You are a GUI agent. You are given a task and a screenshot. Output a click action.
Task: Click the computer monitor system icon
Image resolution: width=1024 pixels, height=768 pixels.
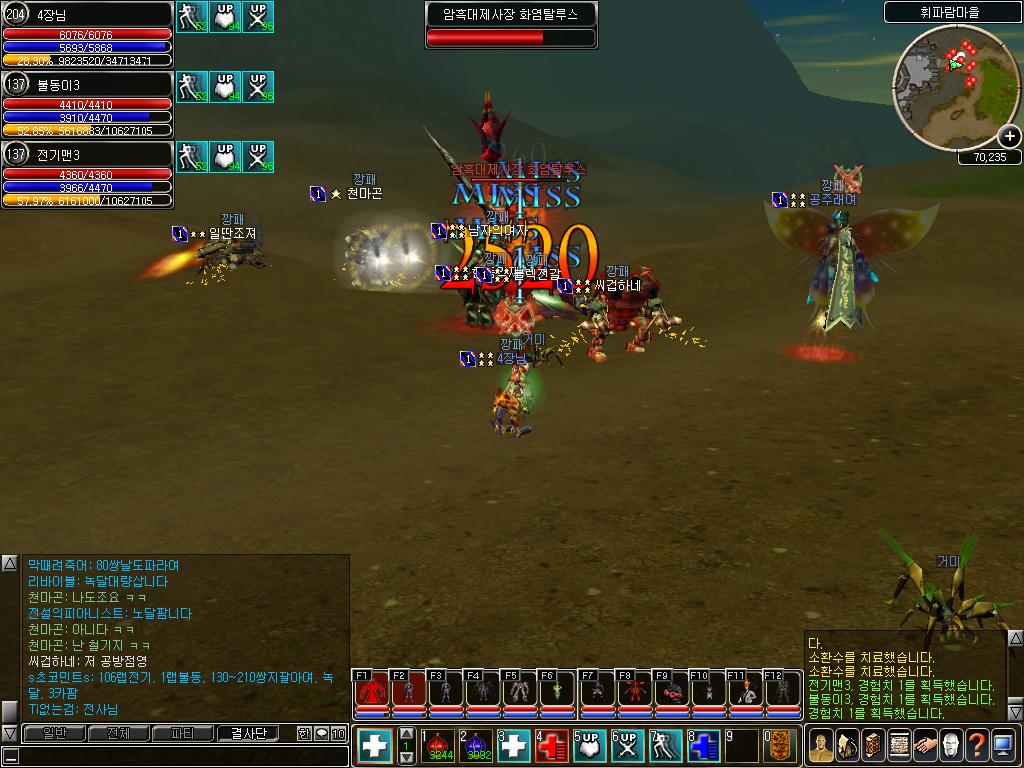[x=1002, y=746]
